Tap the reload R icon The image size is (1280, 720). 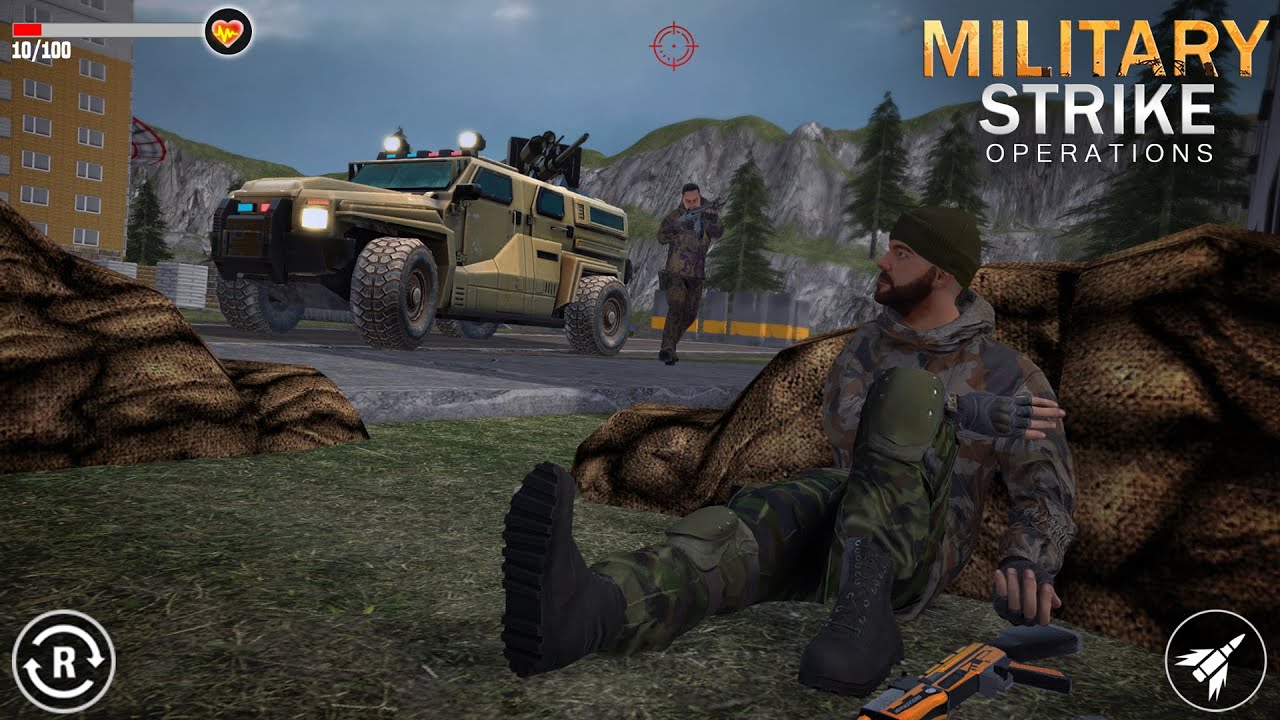pos(62,662)
